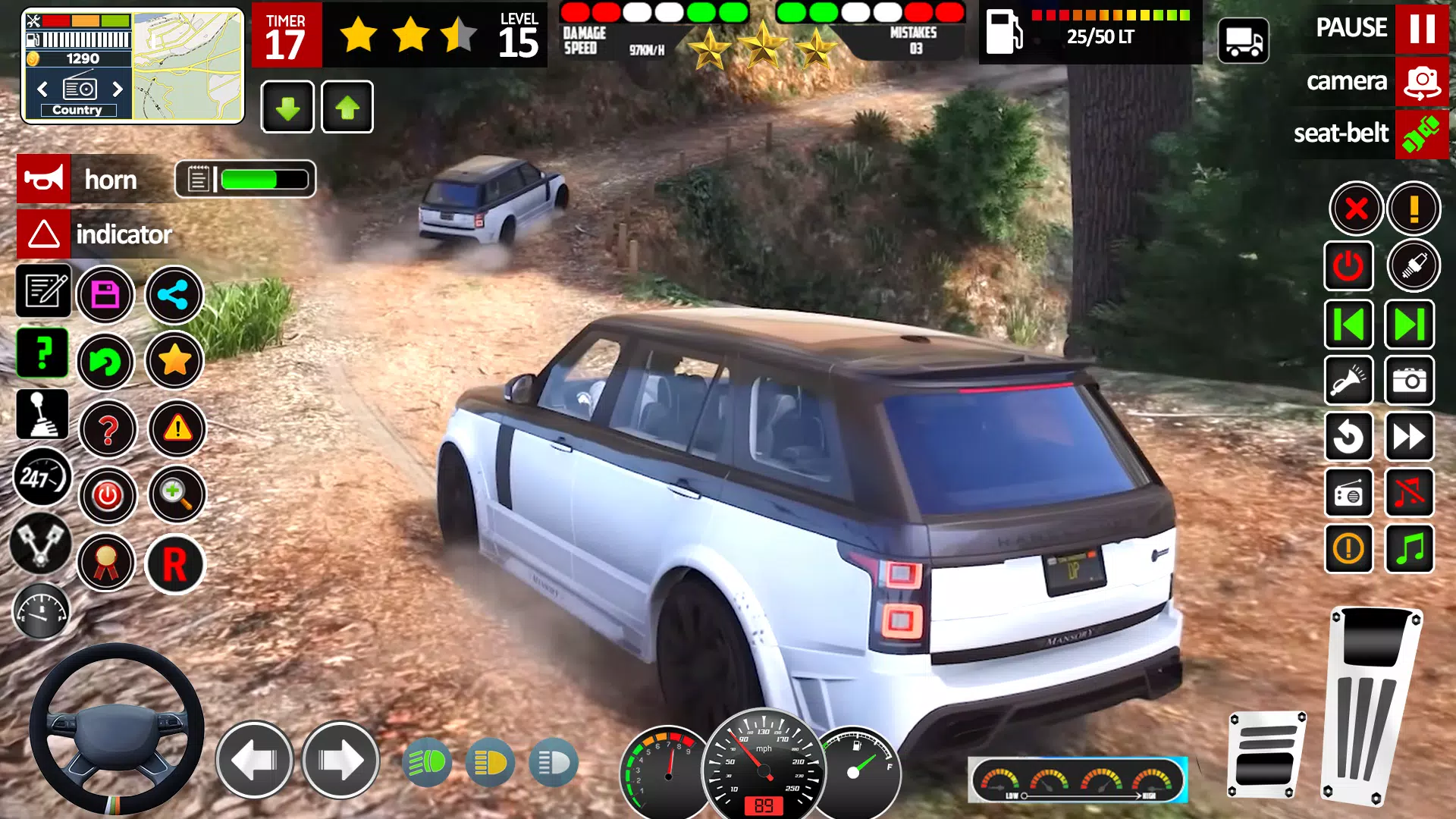Switch radio station with left arrow
1456x819 pixels.
tap(42, 89)
